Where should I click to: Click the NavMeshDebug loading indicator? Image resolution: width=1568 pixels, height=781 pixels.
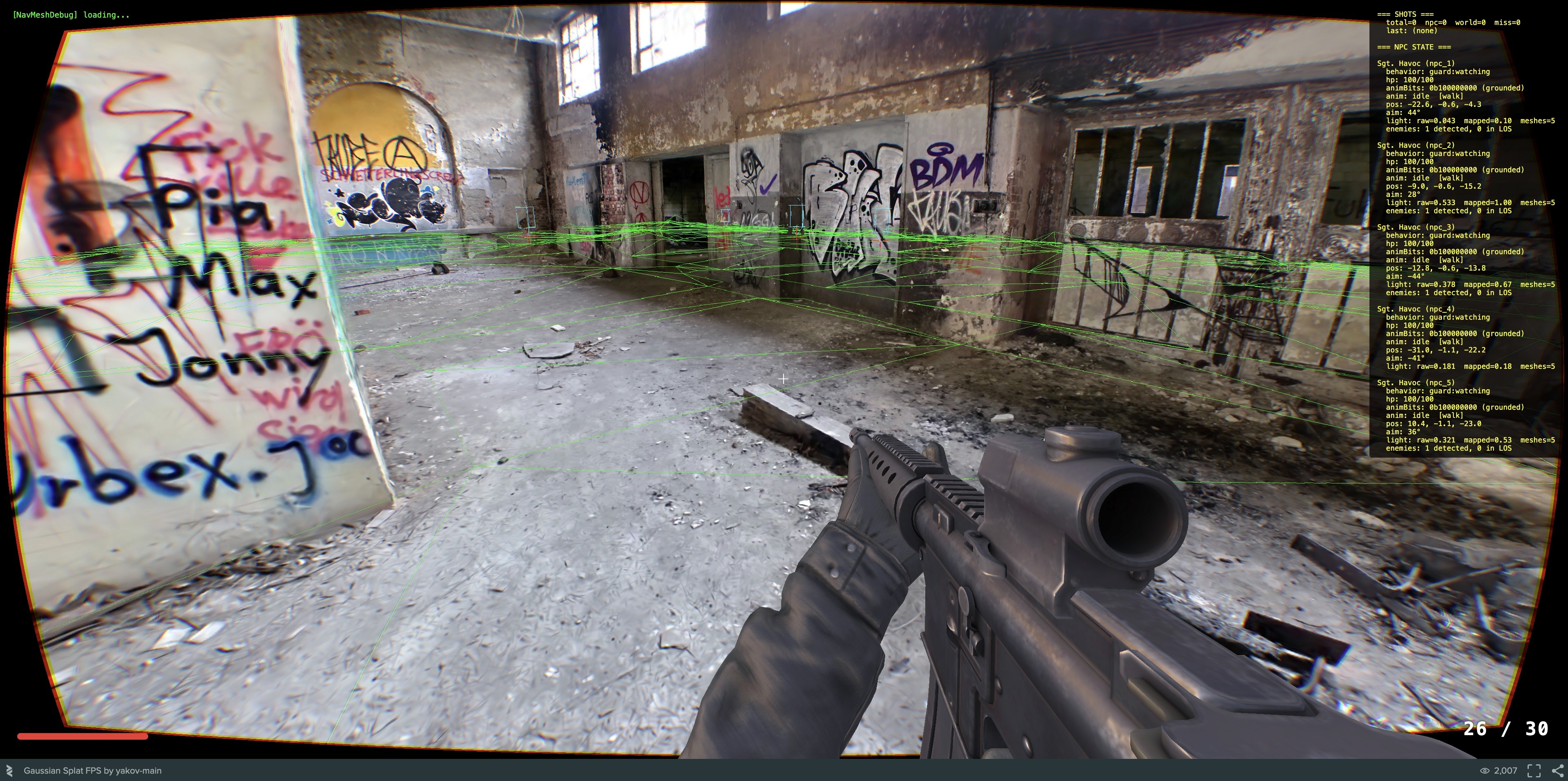[x=70, y=14]
